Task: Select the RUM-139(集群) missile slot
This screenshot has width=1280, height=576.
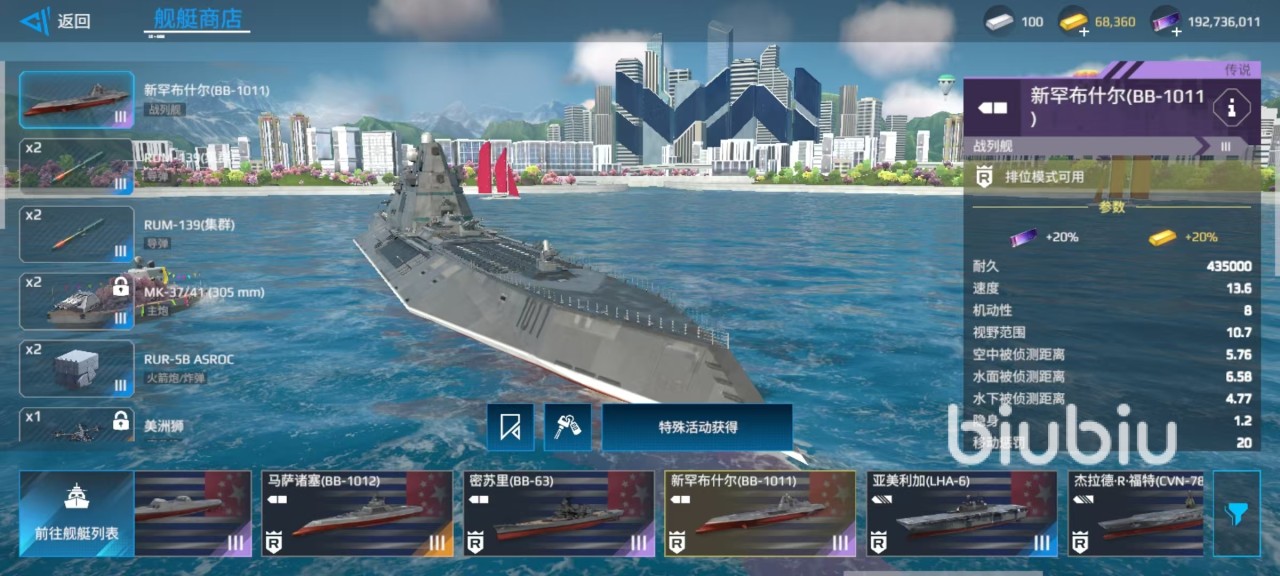Action: [x=77, y=234]
